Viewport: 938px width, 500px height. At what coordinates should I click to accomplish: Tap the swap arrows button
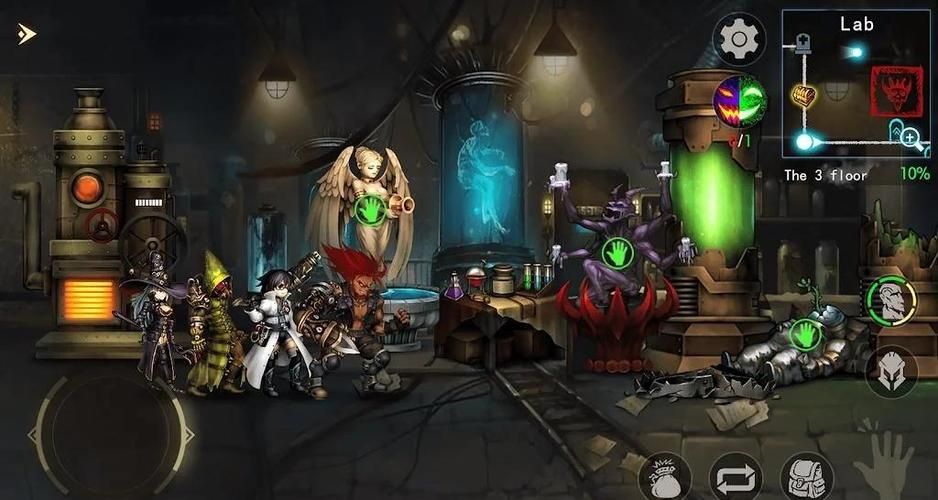(735, 477)
